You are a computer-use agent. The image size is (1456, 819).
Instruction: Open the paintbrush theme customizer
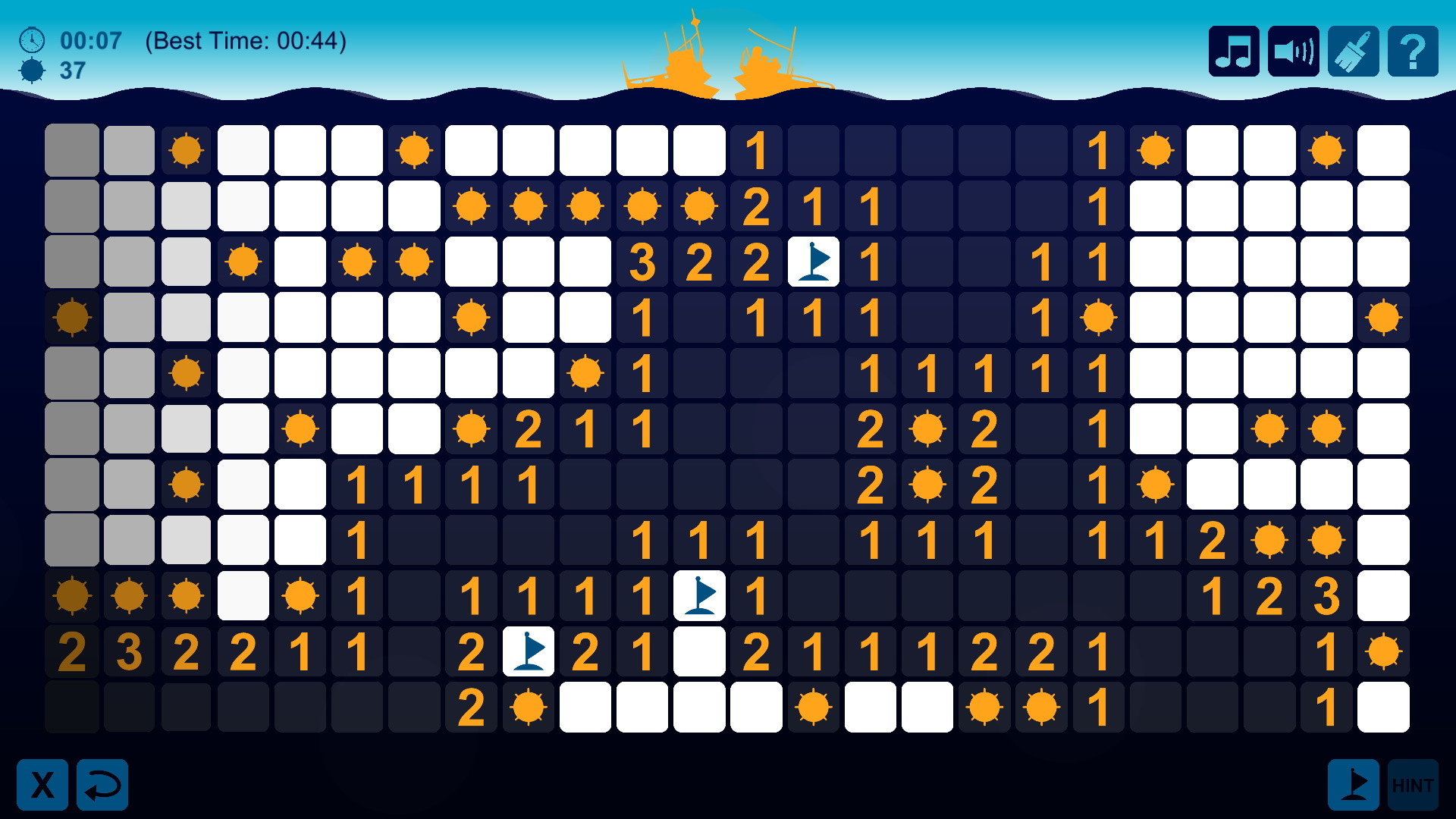1354,51
